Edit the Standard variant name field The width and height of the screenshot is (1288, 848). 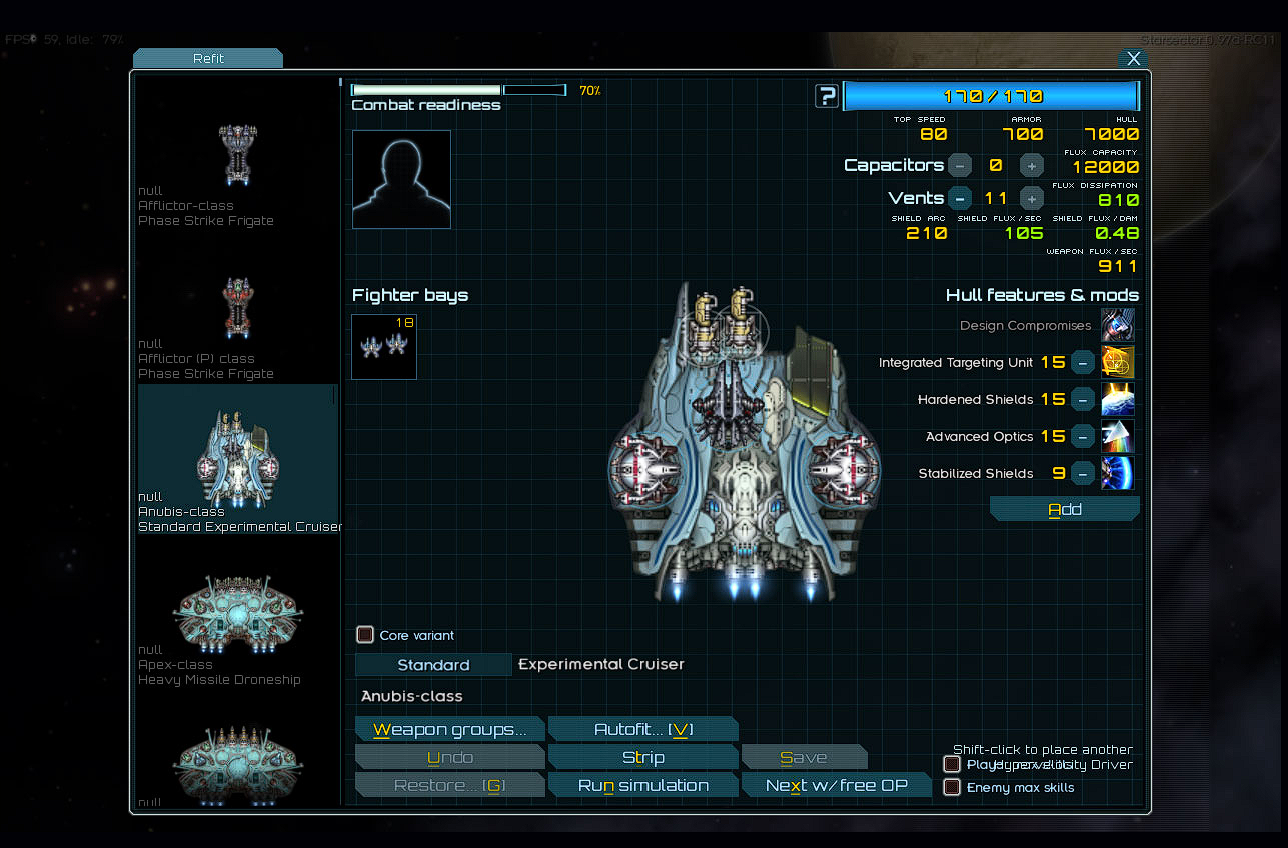pos(433,665)
